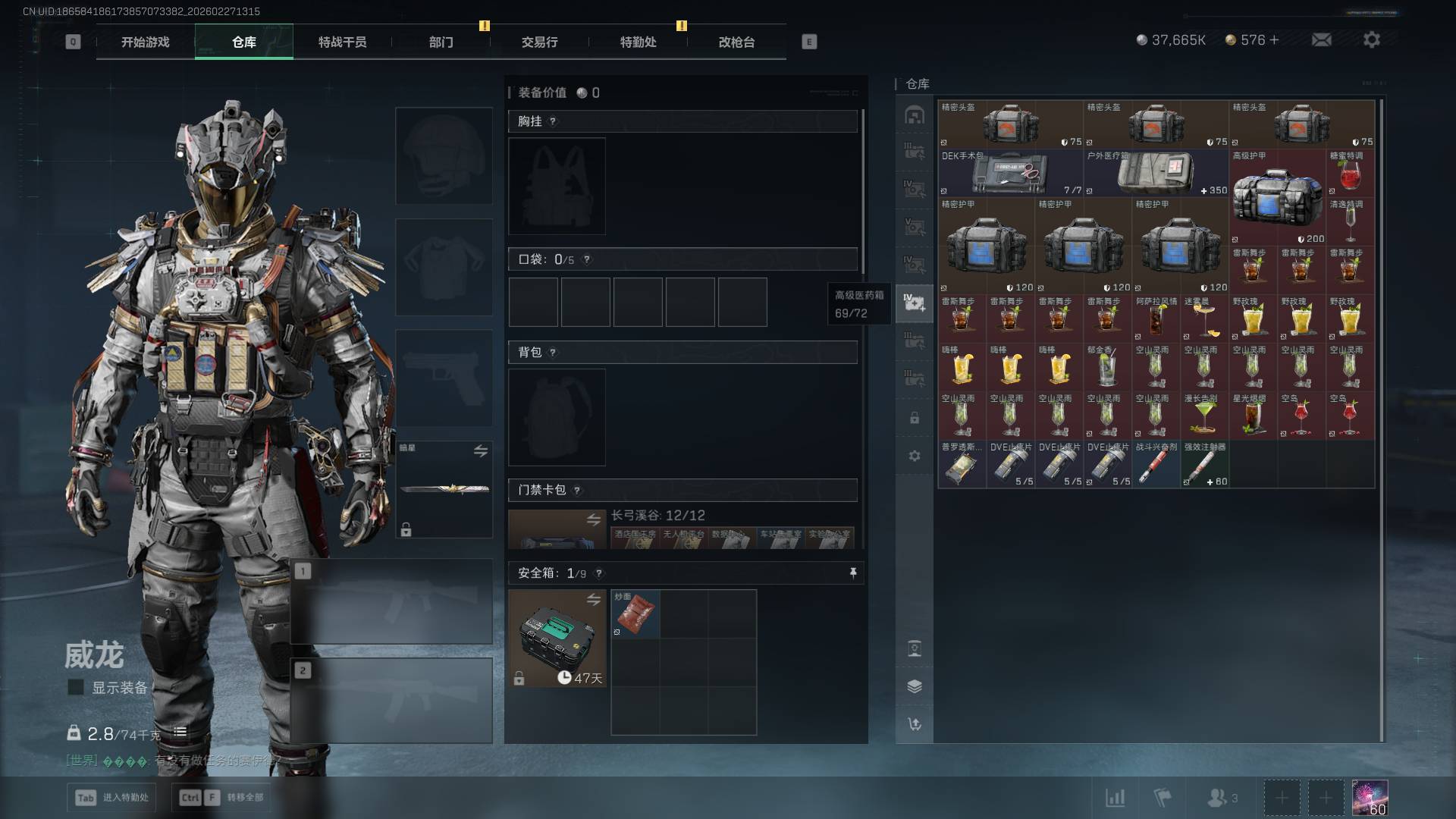Click the fireworks avatar thumbnail
This screenshot has height=819, width=1456.
(x=1370, y=797)
